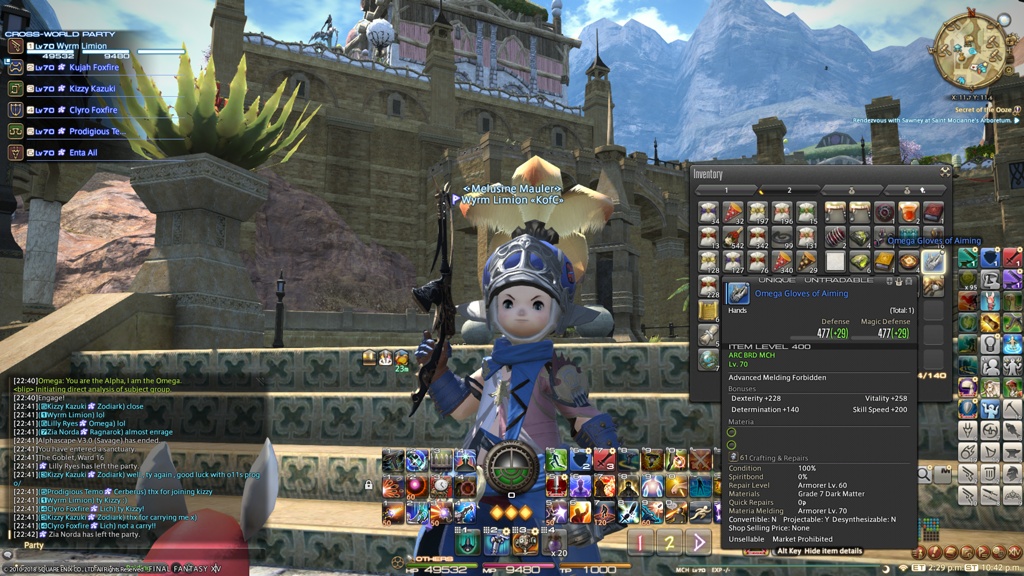
Task: Switch to inventory tab 1
Action: (726, 189)
